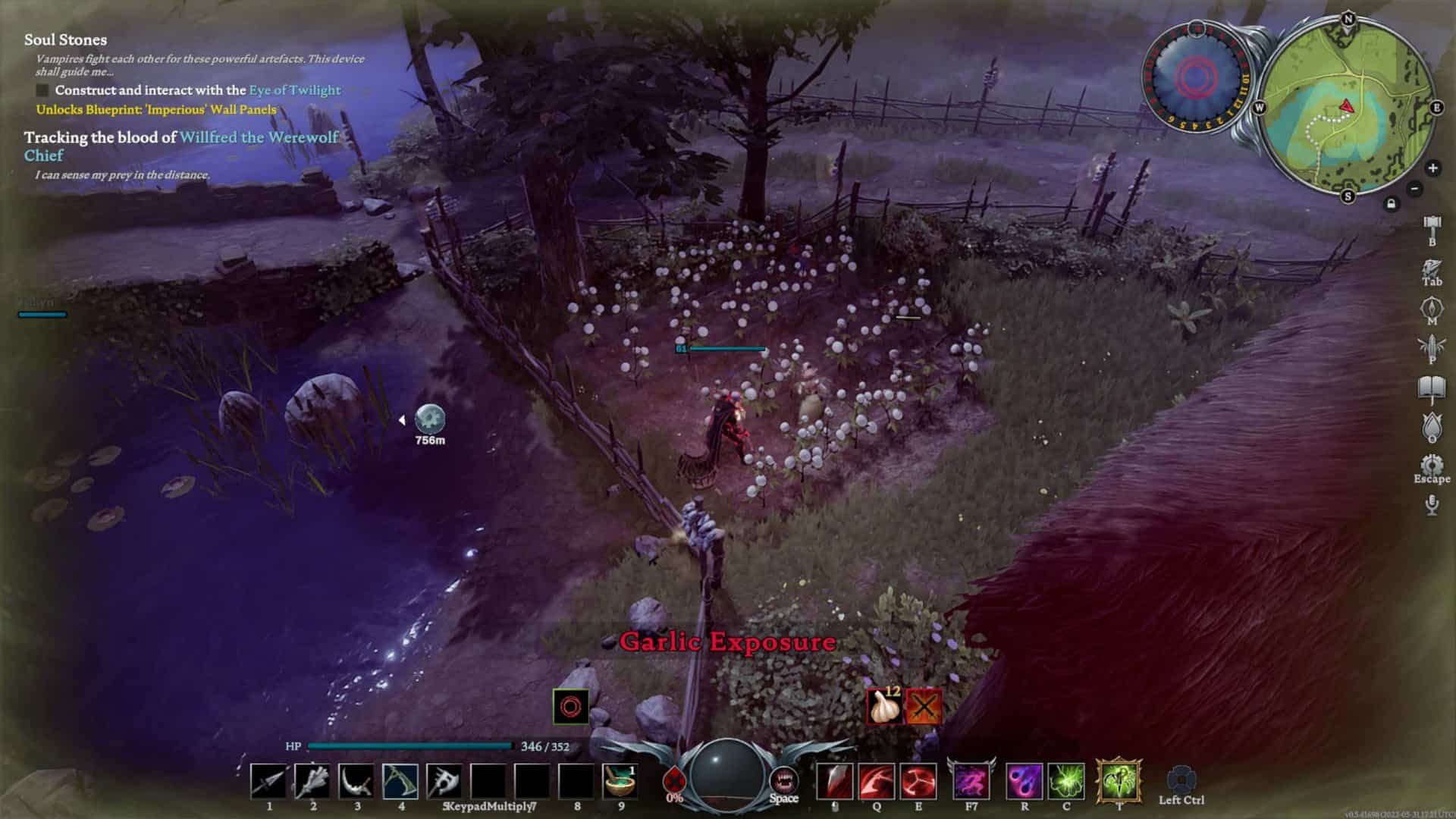The height and width of the screenshot is (819, 1456).
Task: Open achievements via the Tab shield icon
Action: [x=1429, y=267]
